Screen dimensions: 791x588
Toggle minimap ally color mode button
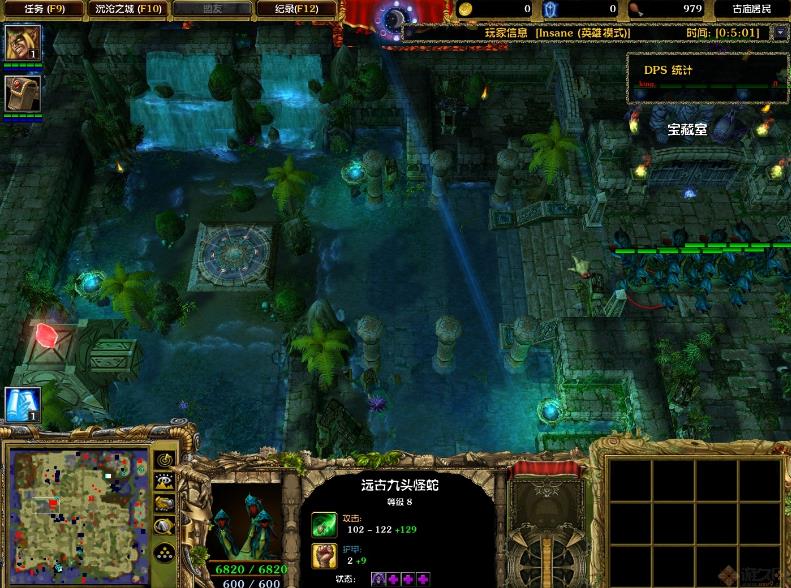(x=165, y=502)
